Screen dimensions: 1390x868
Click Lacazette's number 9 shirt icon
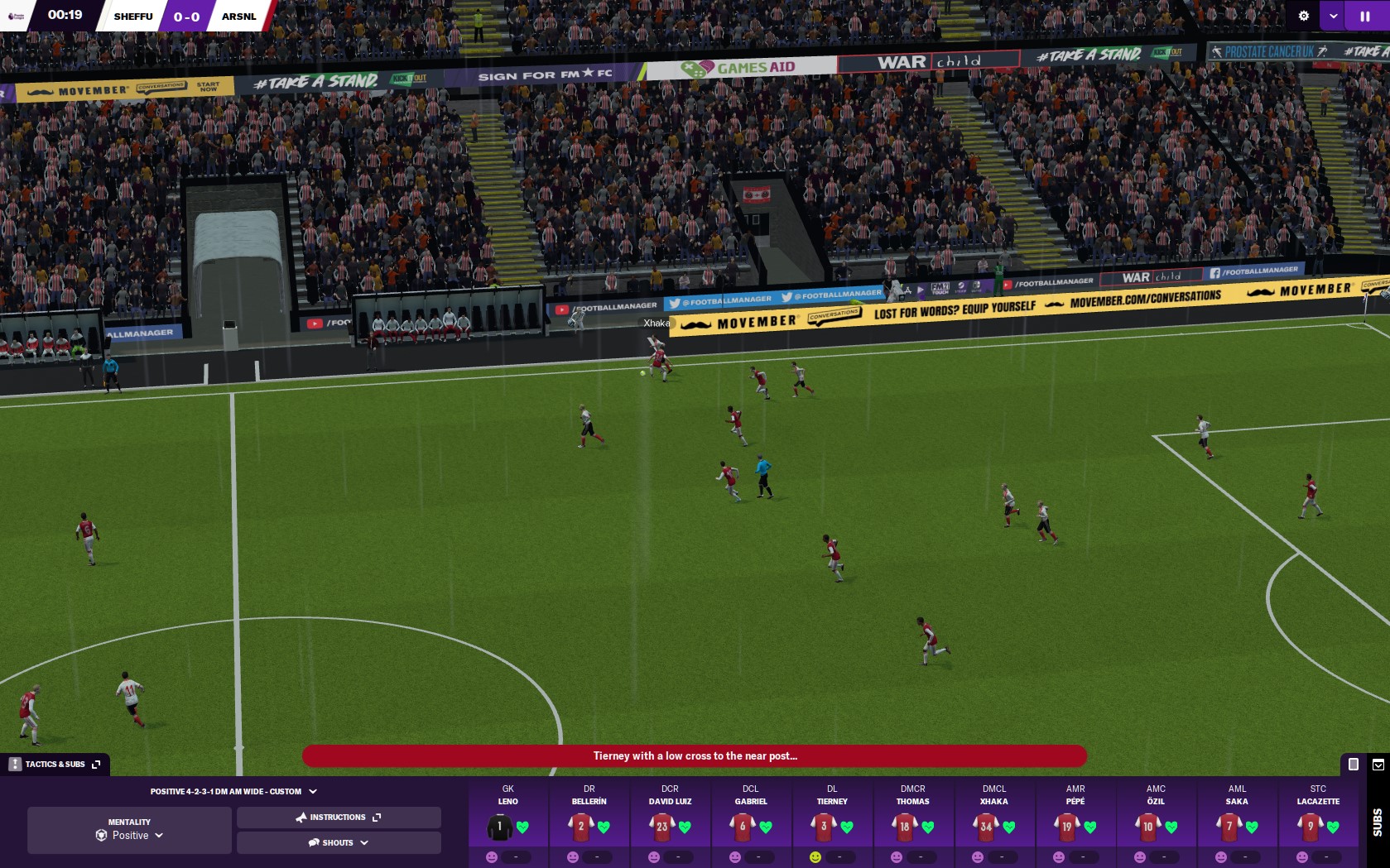1309,827
